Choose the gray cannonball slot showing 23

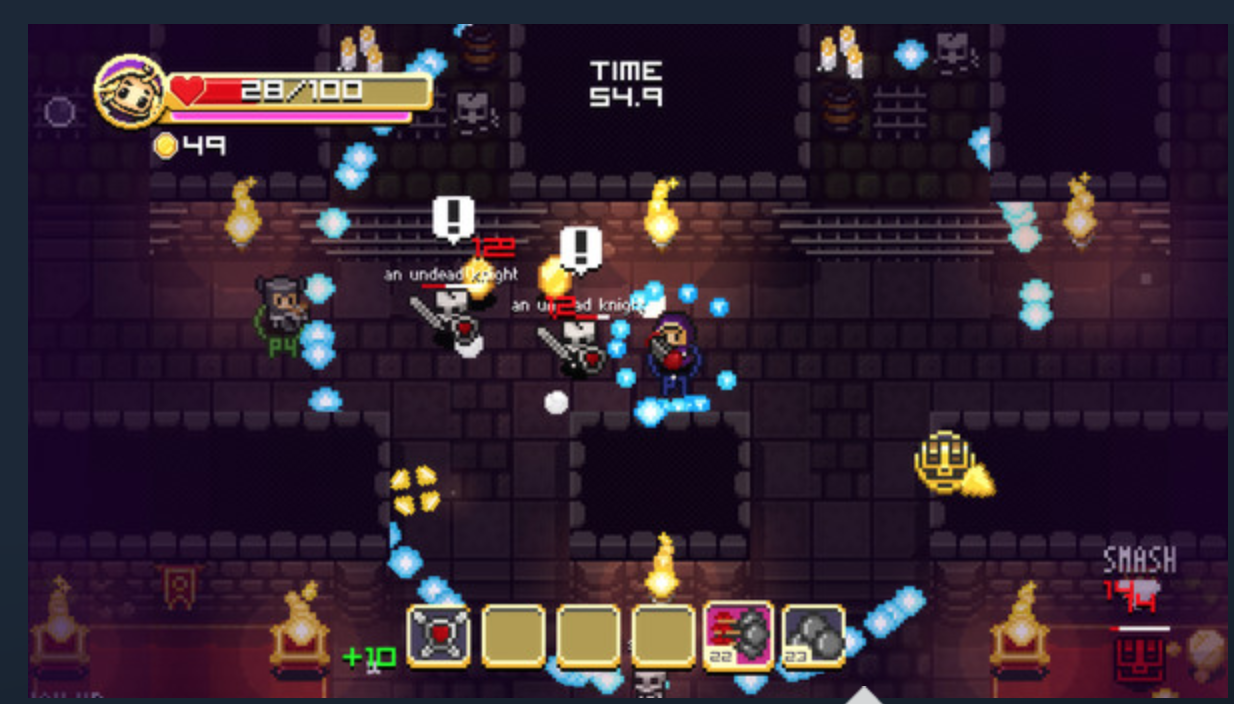[x=813, y=636]
